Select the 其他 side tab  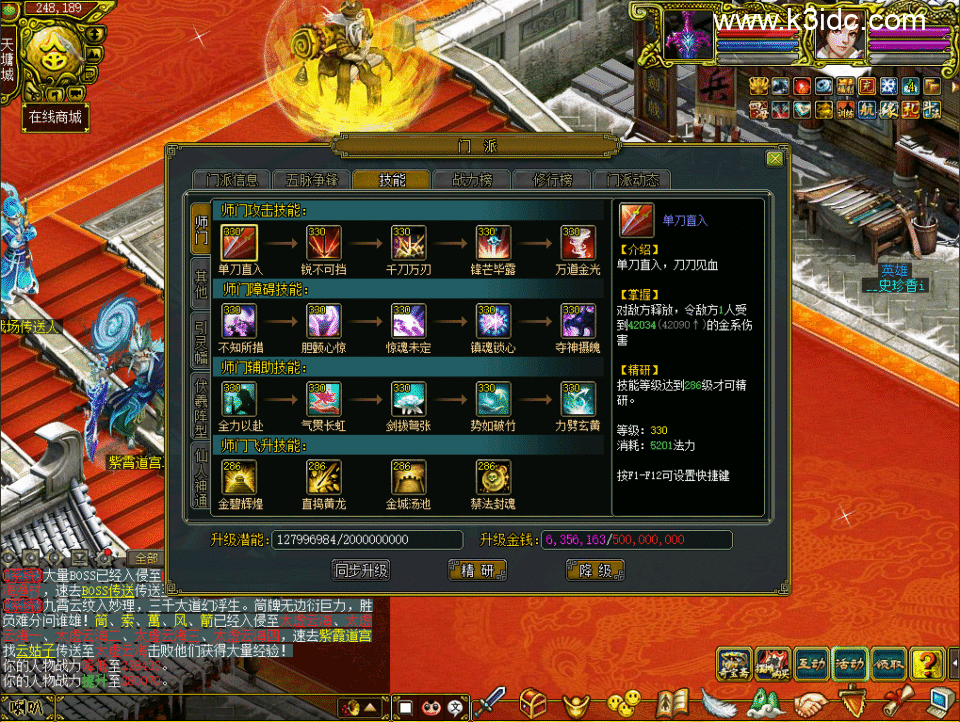pyautogui.click(x=201, y=284)
